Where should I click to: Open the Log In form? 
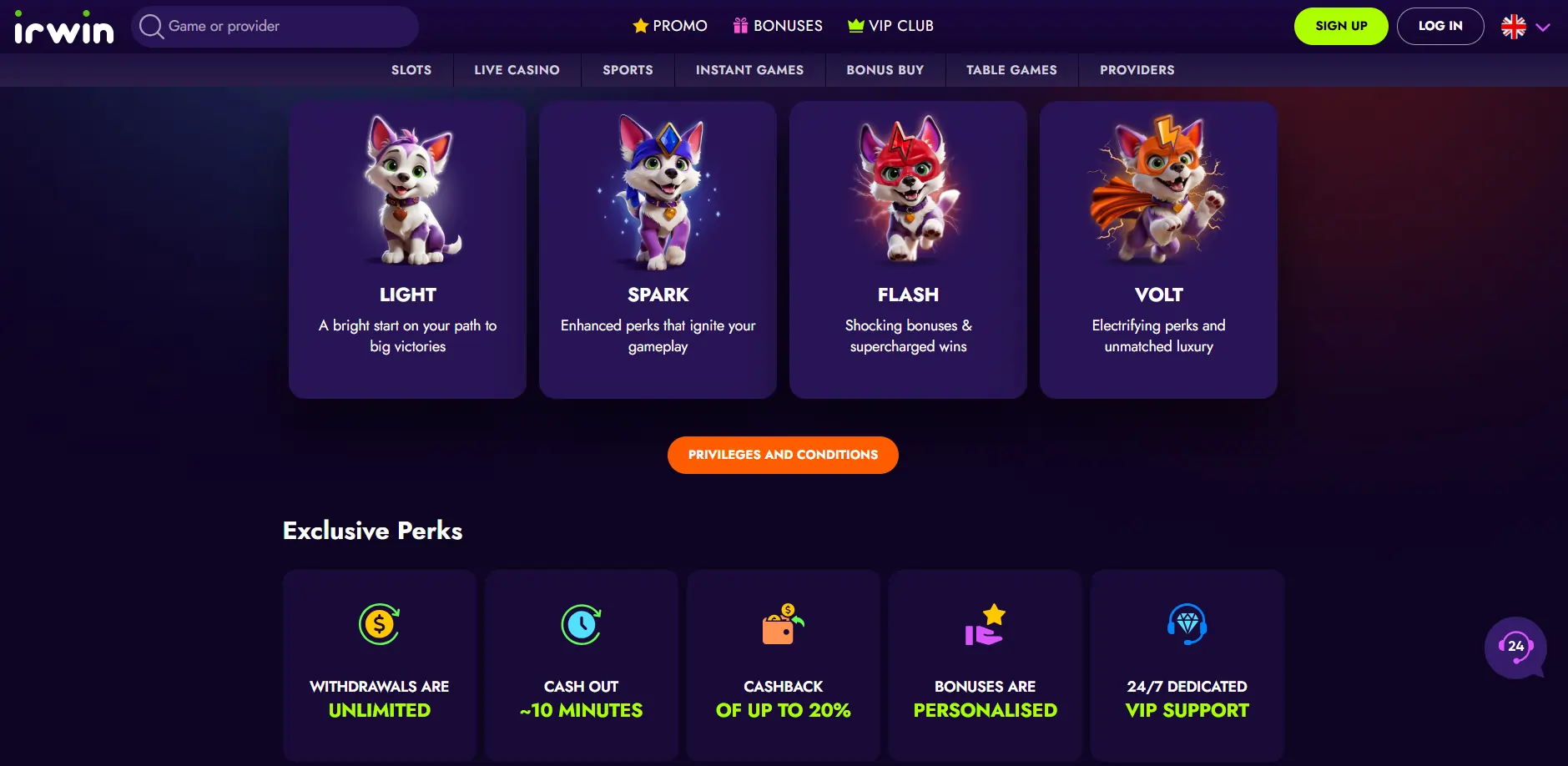pyautogui.click(x=1439, y=26)
